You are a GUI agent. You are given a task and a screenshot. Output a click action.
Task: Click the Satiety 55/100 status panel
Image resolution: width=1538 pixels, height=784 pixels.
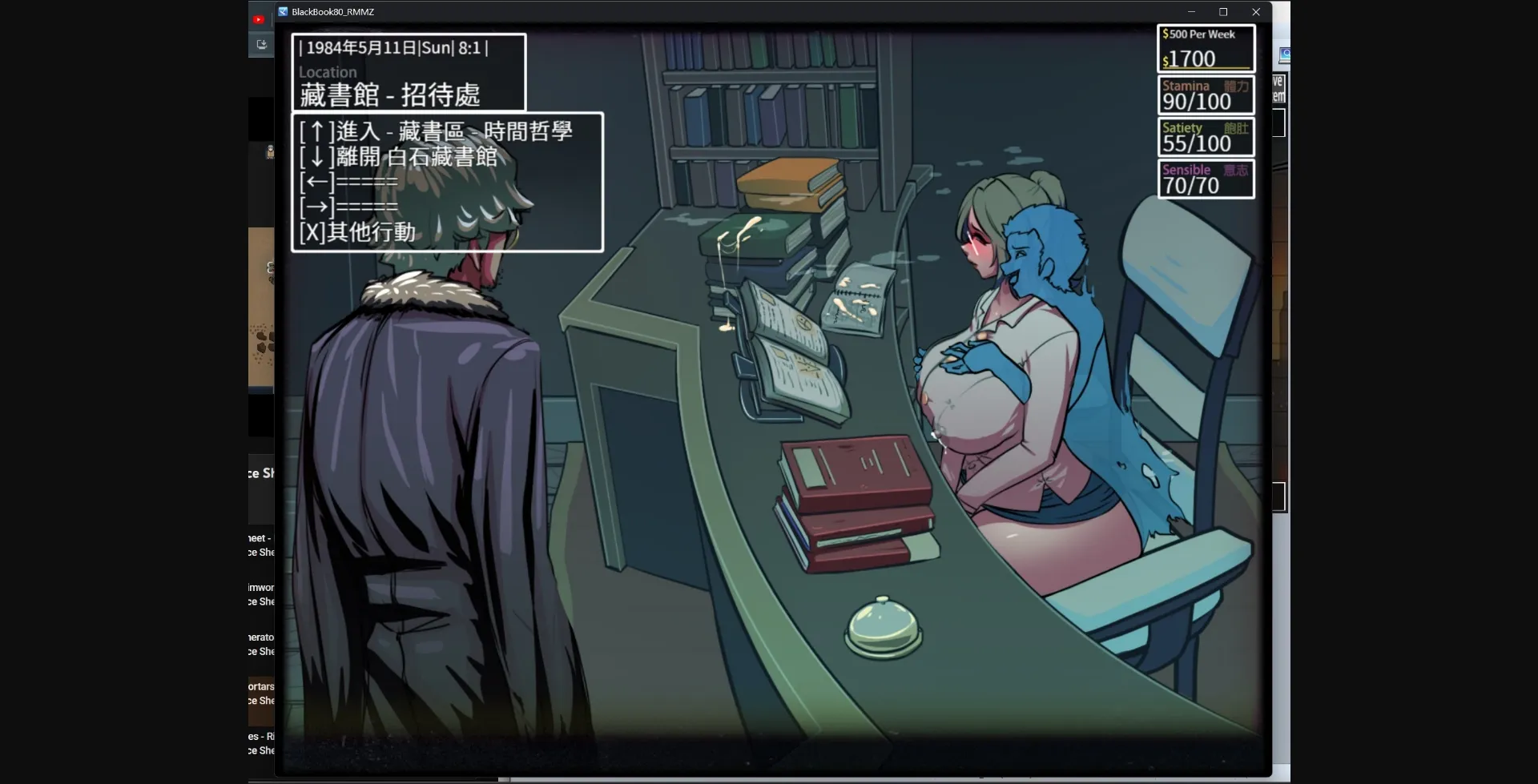point(1206,136)
